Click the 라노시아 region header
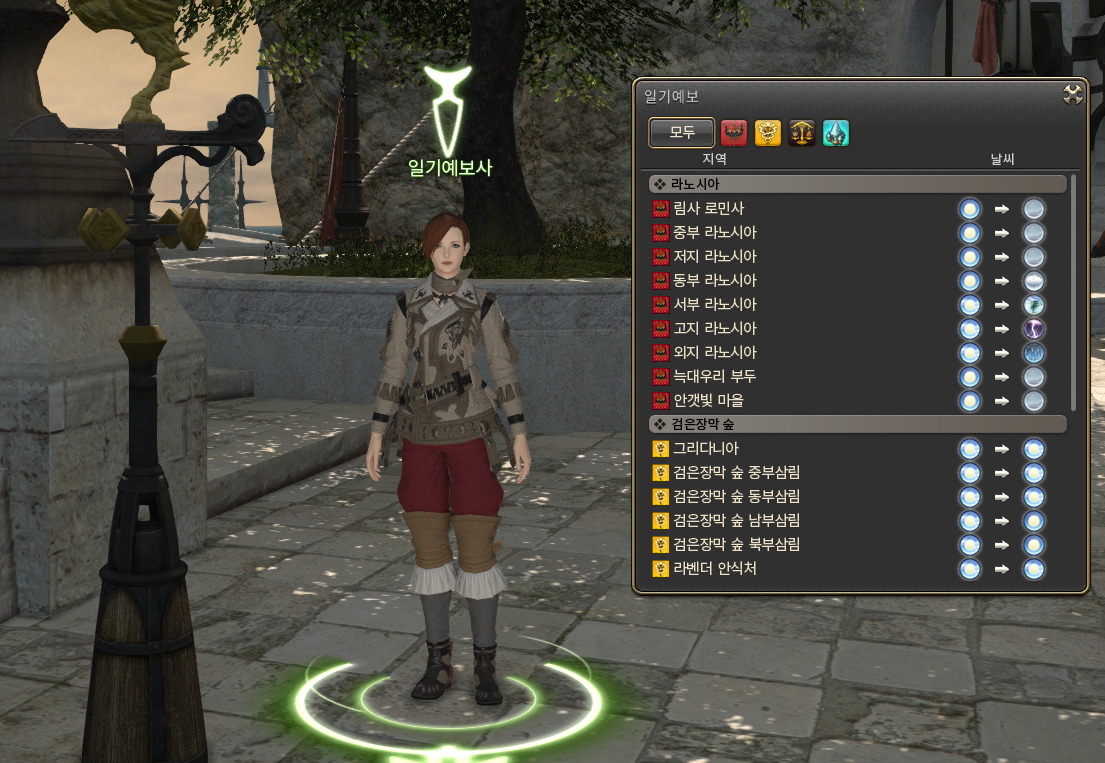The image size is (1105, 763). (856, 184)
